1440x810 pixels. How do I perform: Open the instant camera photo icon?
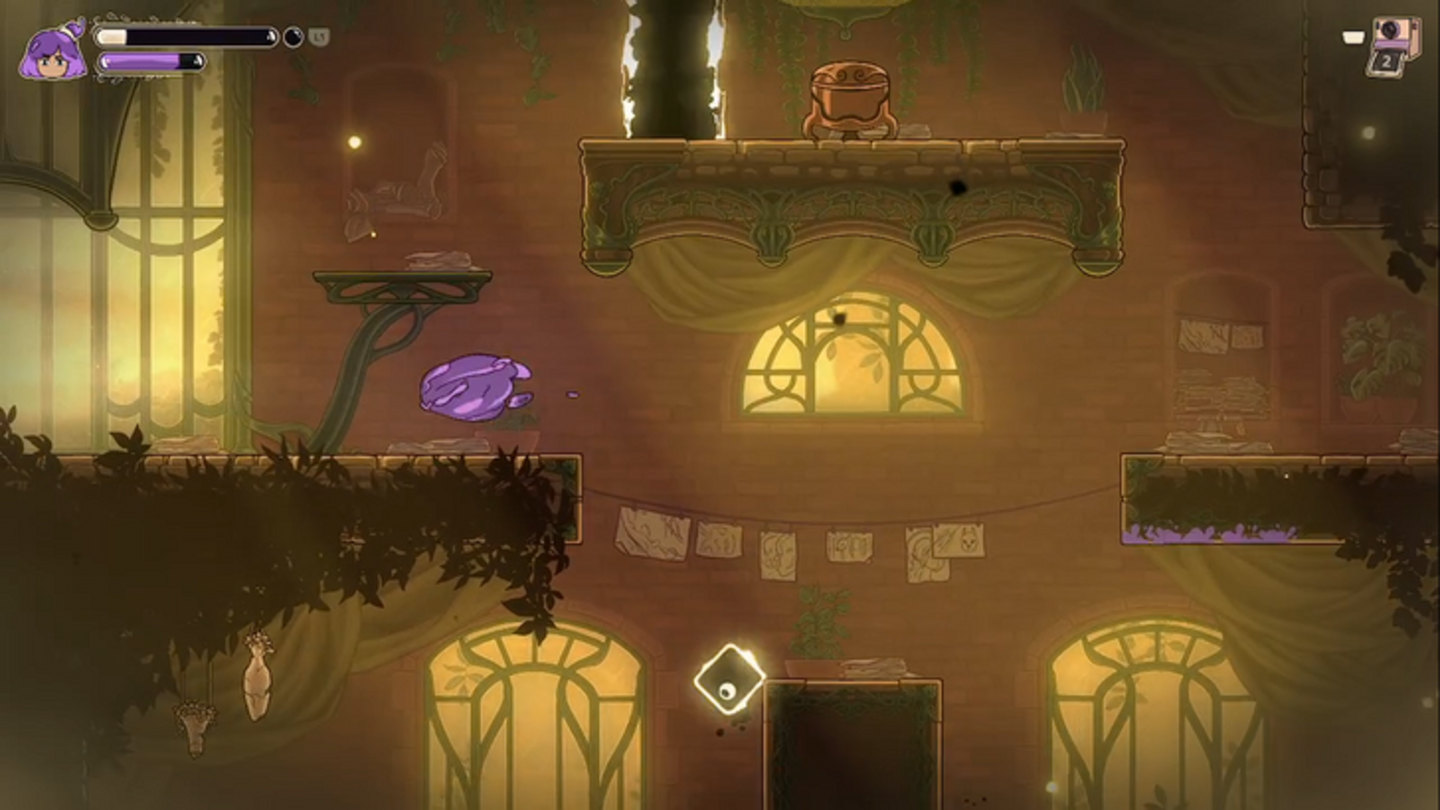coord(1394,44)
